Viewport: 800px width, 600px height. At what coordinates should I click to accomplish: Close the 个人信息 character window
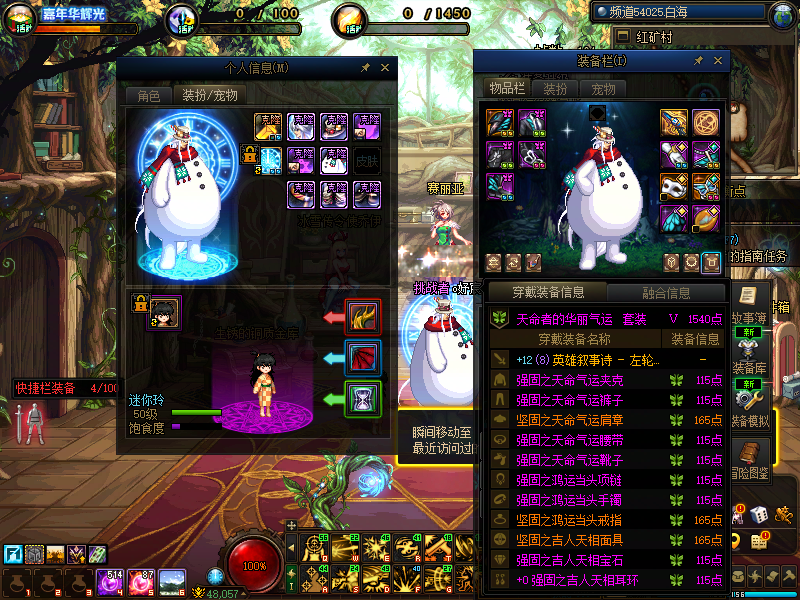click(x=384, y=68)
